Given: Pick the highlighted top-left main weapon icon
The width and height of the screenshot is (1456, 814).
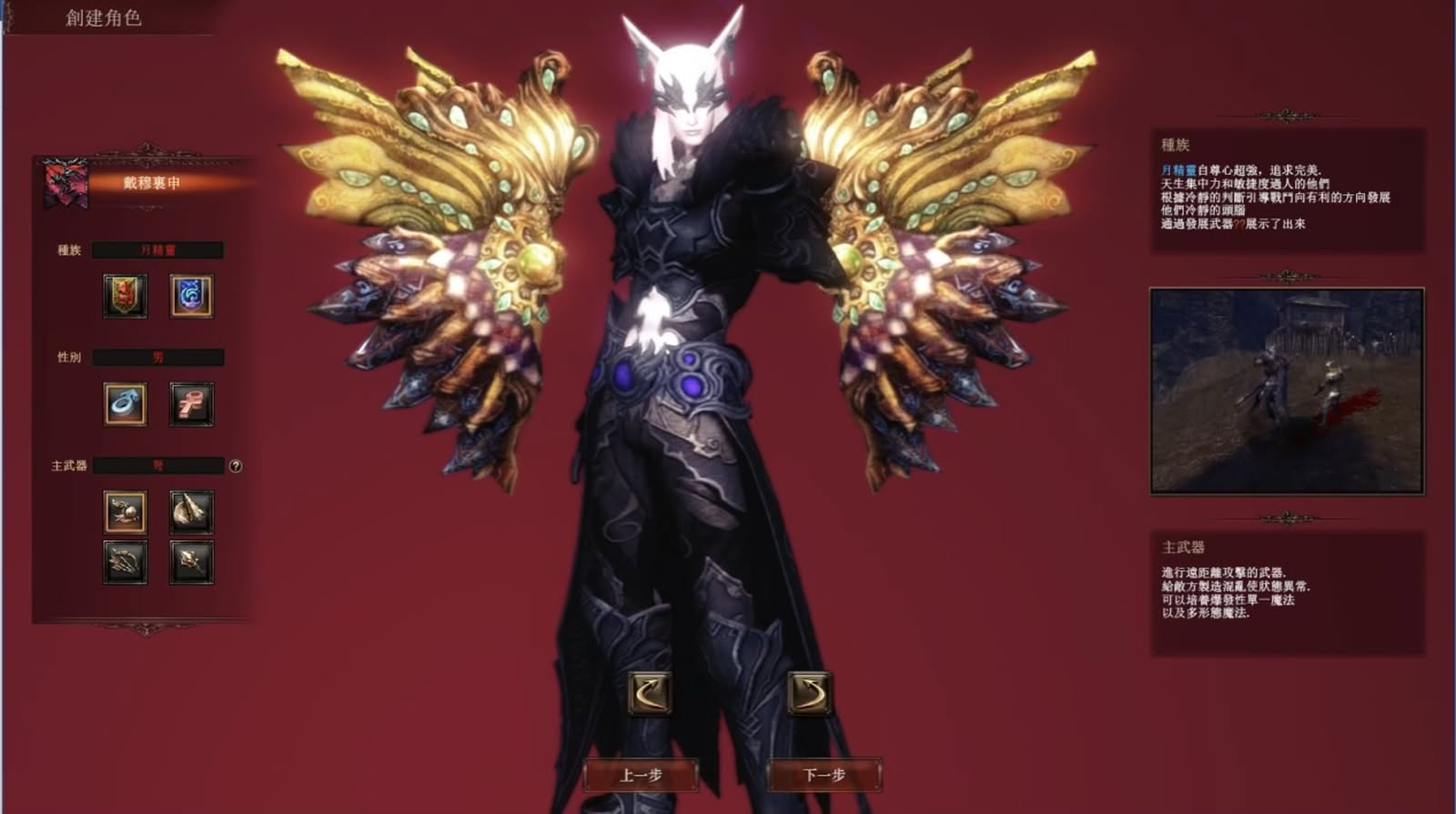Looking at the screenshot, I should pyautogui.click(x=125, y=512).
